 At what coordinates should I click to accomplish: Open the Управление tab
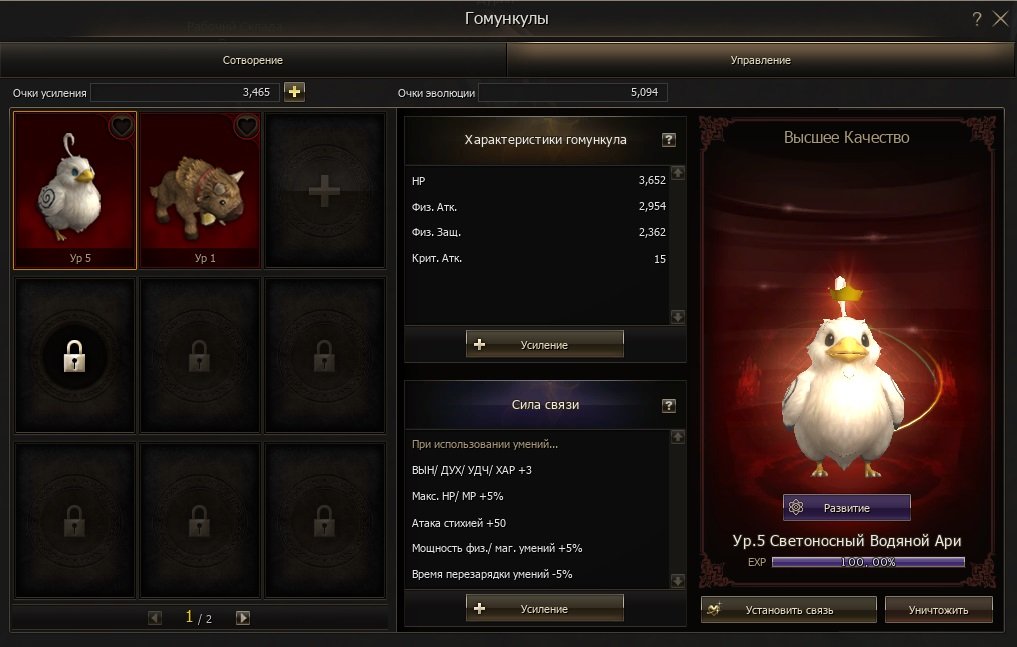[760, 60]
